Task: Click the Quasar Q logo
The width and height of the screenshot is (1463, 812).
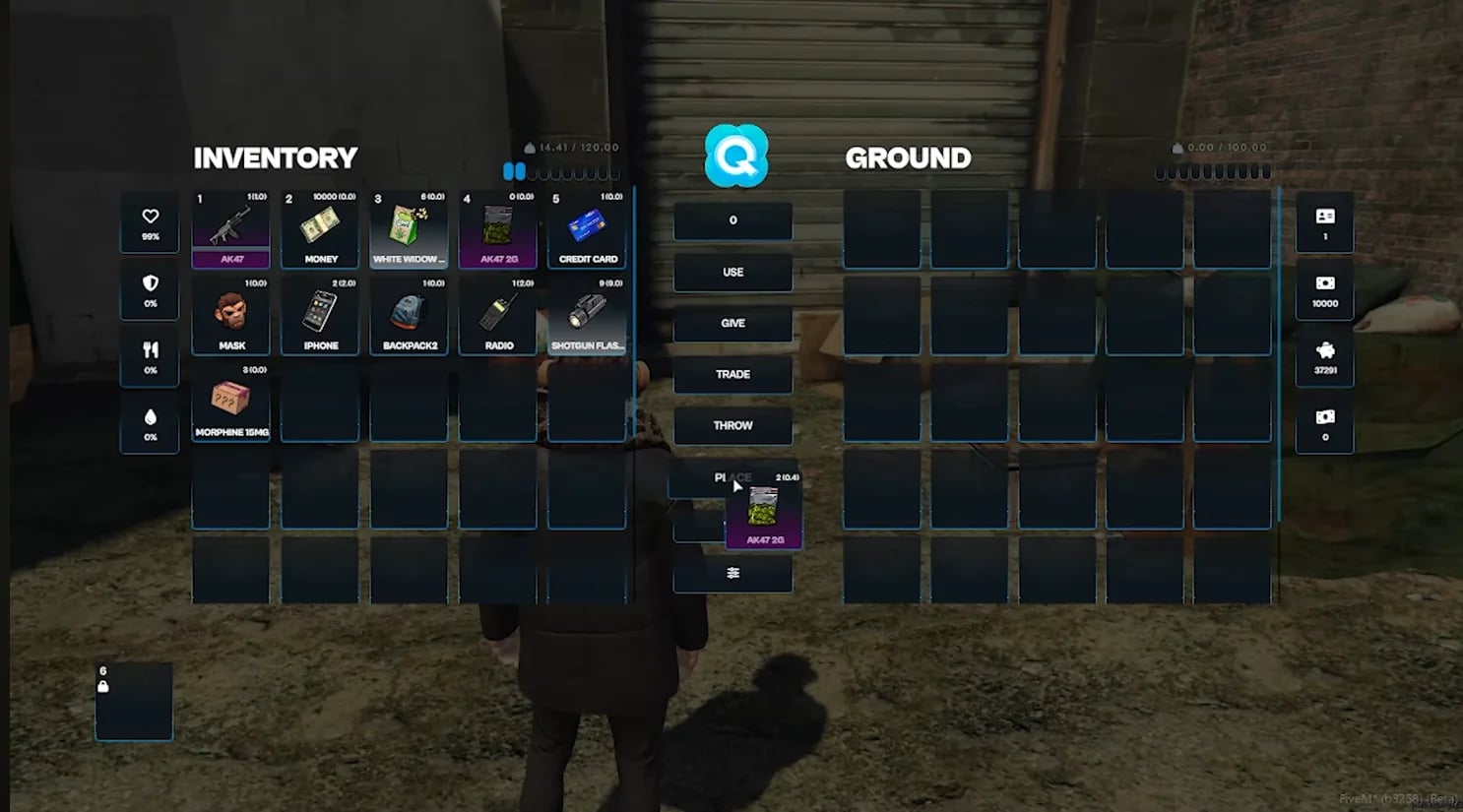Action: pyautogui.click(x=732, y=156)
